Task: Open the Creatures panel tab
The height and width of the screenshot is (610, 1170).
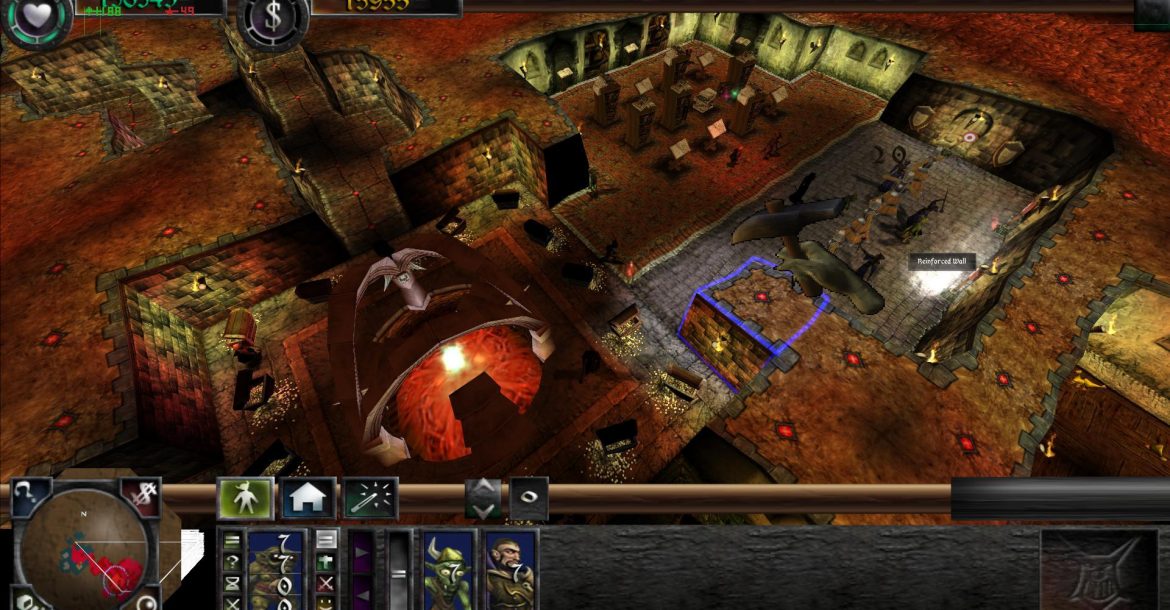Action: 246,498
